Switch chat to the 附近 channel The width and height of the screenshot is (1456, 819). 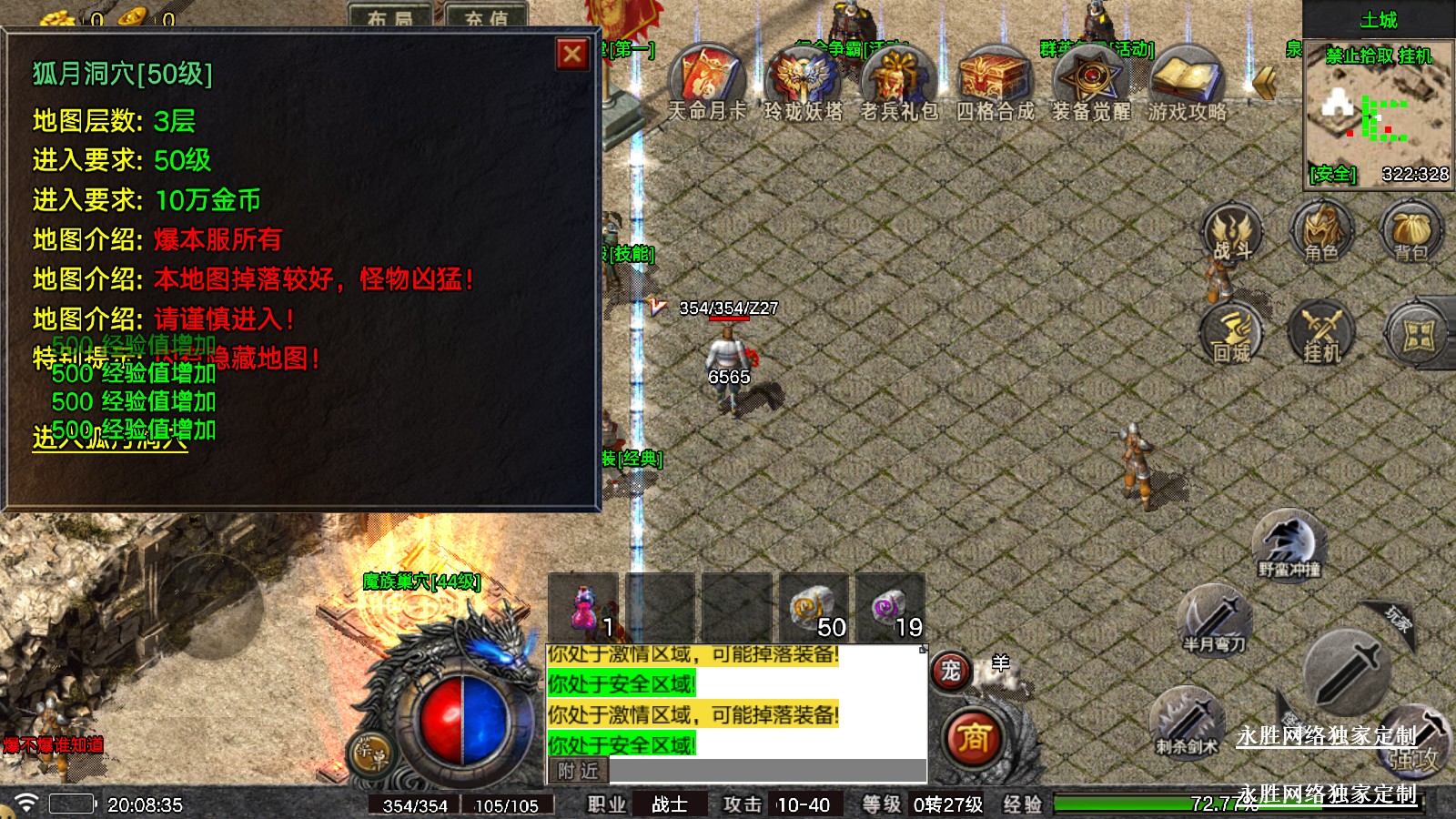coord(579,771)
